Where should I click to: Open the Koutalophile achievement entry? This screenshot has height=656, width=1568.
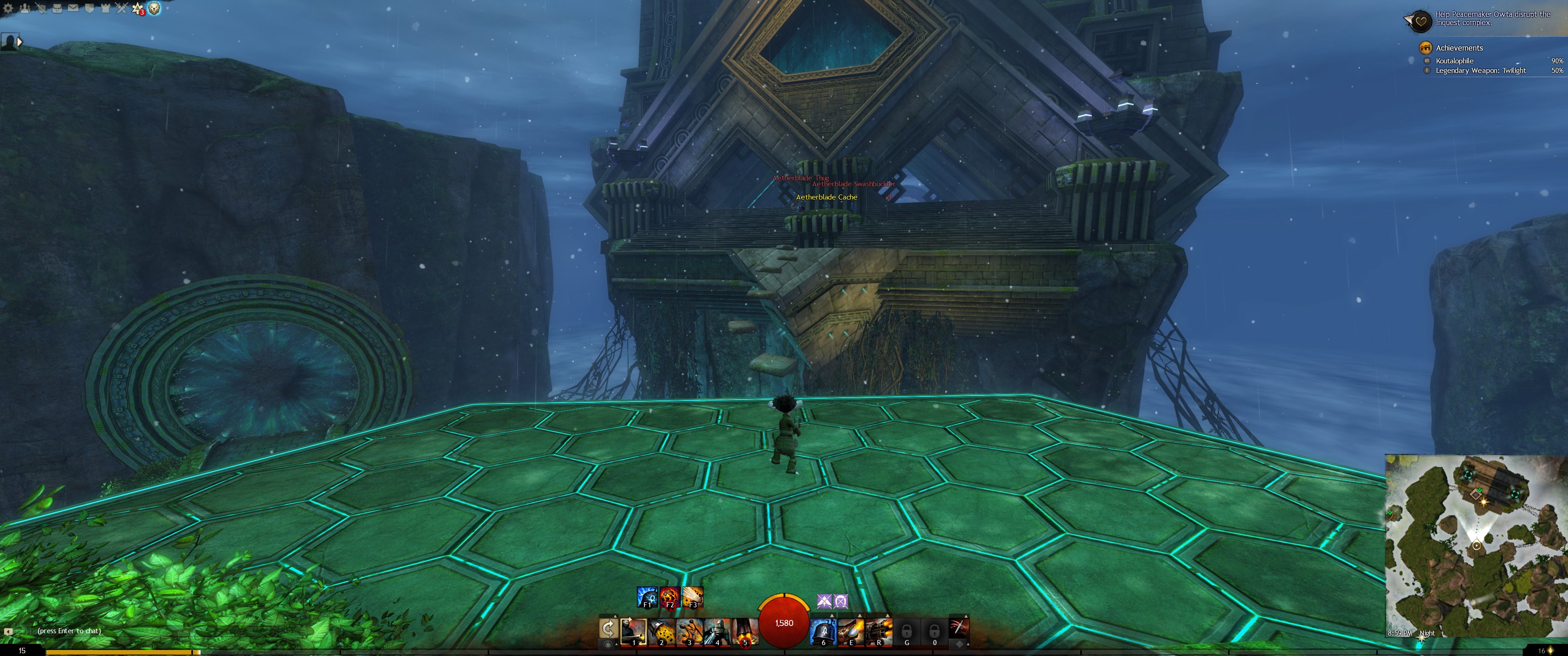click(1454, 61)
